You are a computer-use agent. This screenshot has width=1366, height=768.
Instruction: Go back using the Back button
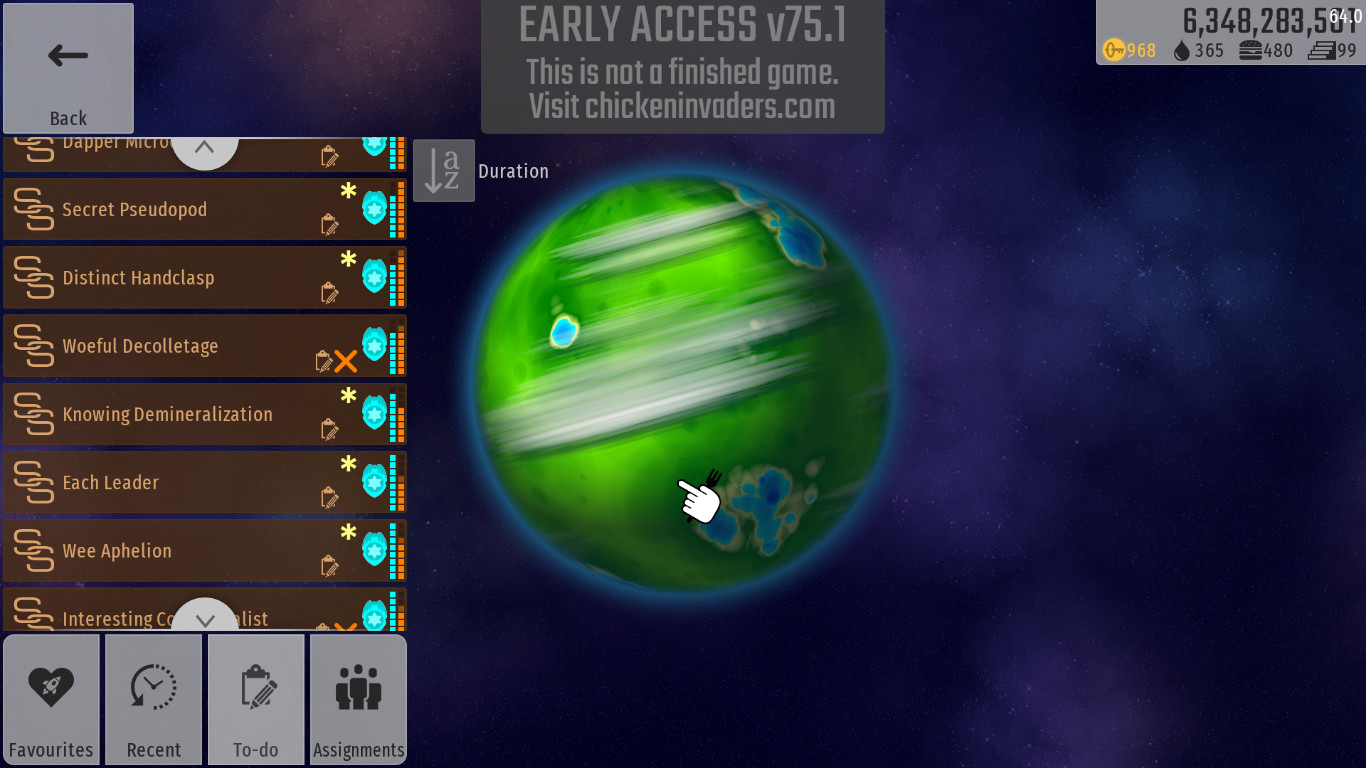click(x=68, y=68)
